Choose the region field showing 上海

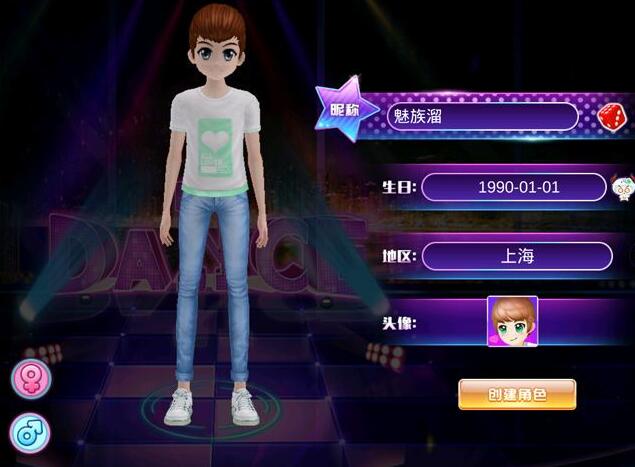coord(516,256)
